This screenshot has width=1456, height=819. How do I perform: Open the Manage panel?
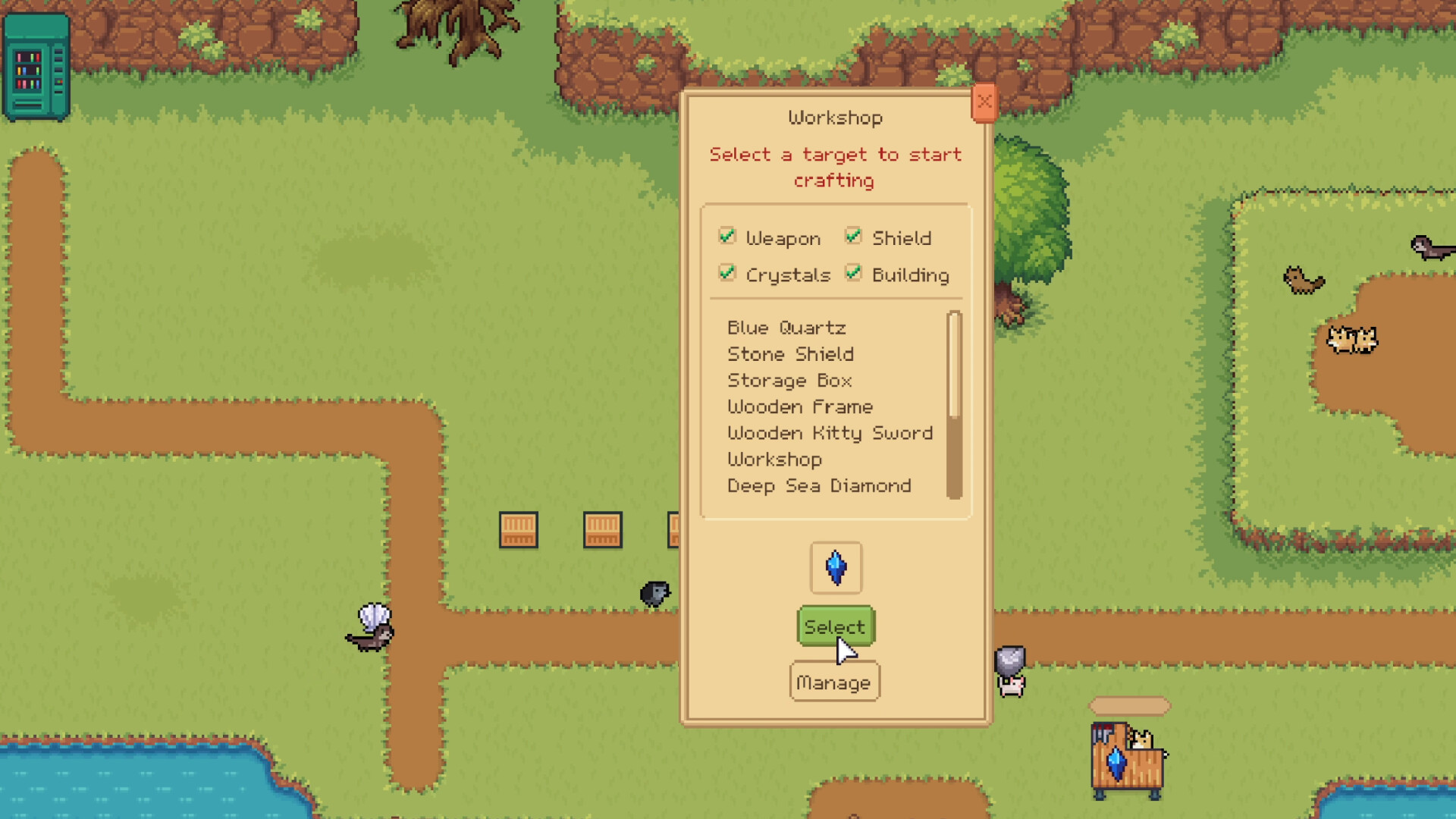[834, 681]
